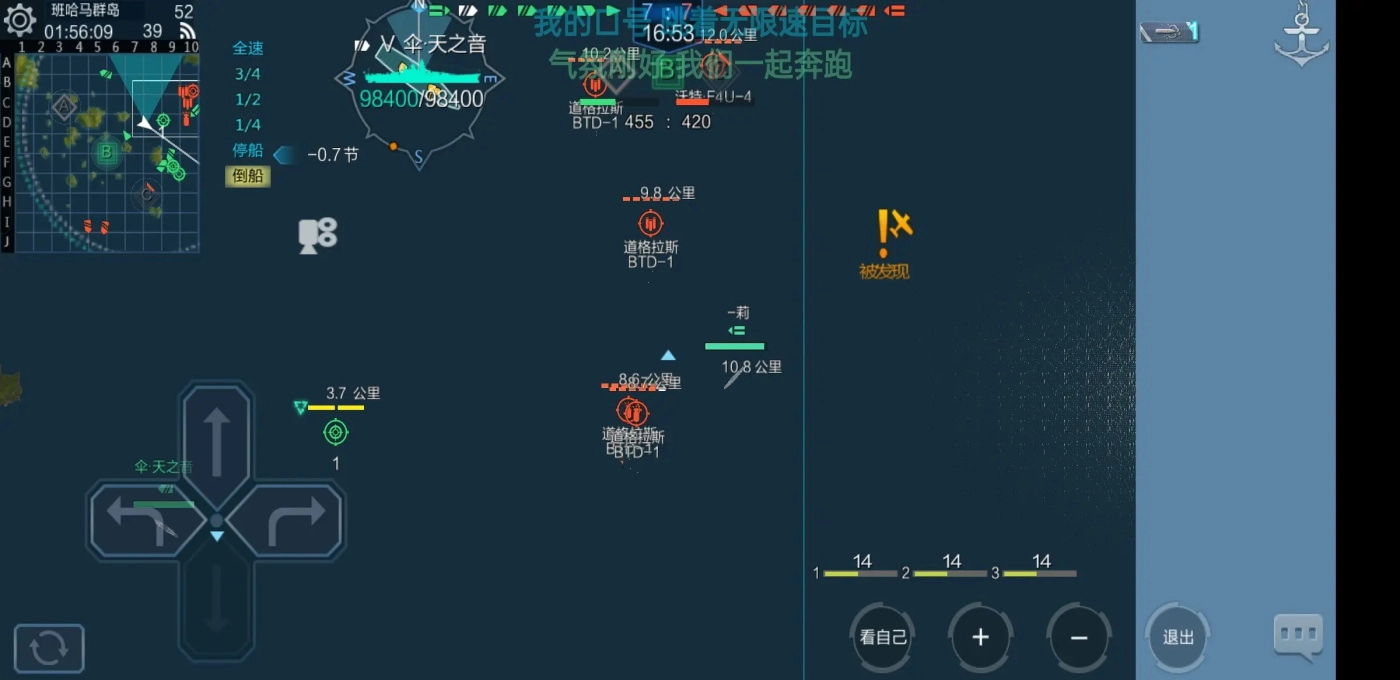Toggle the camera view icon

point(317,235)
